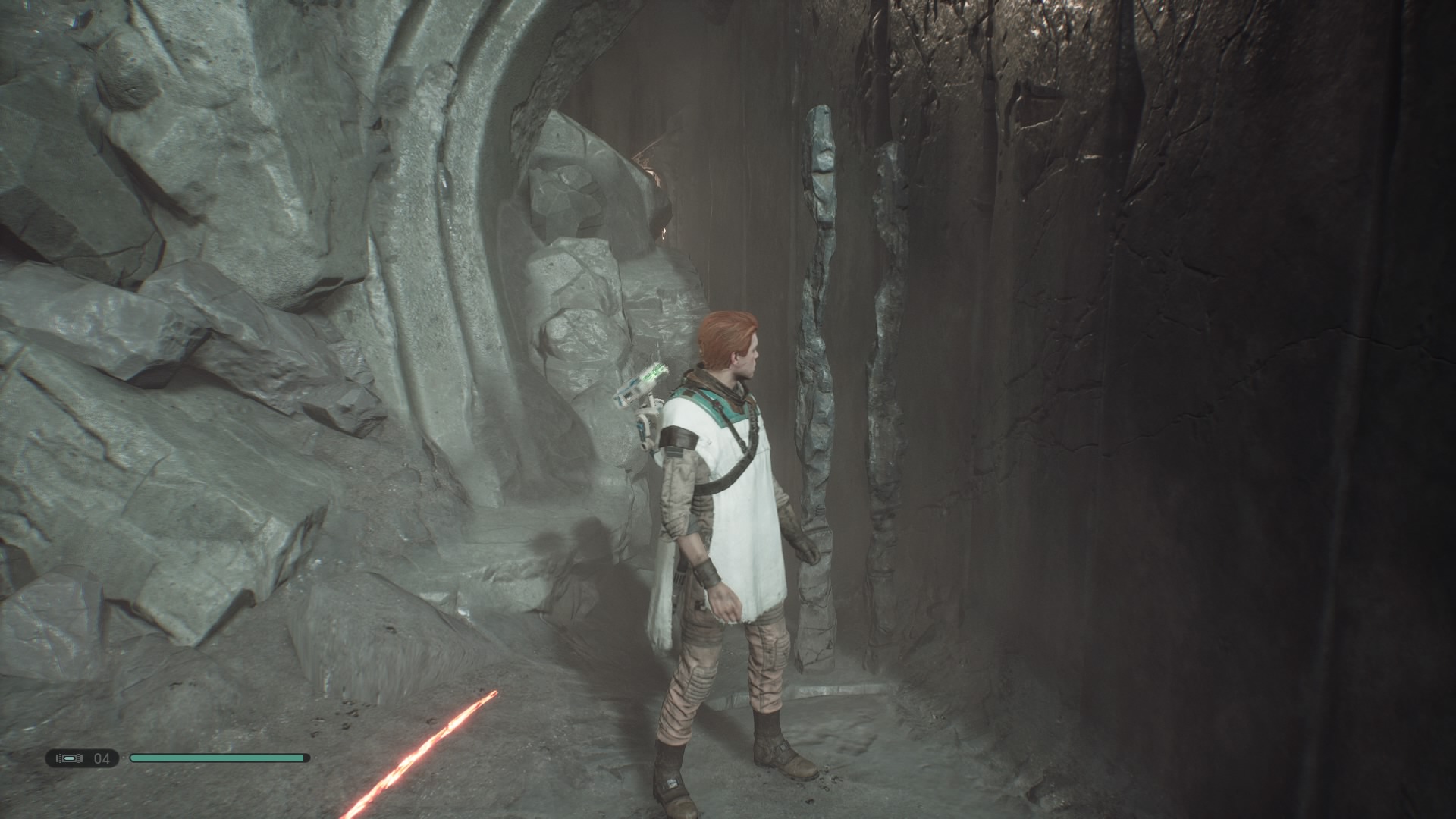Select the stim count "04" label
Viewport: 1456px width, 819px height.
[x=102, y=758]
